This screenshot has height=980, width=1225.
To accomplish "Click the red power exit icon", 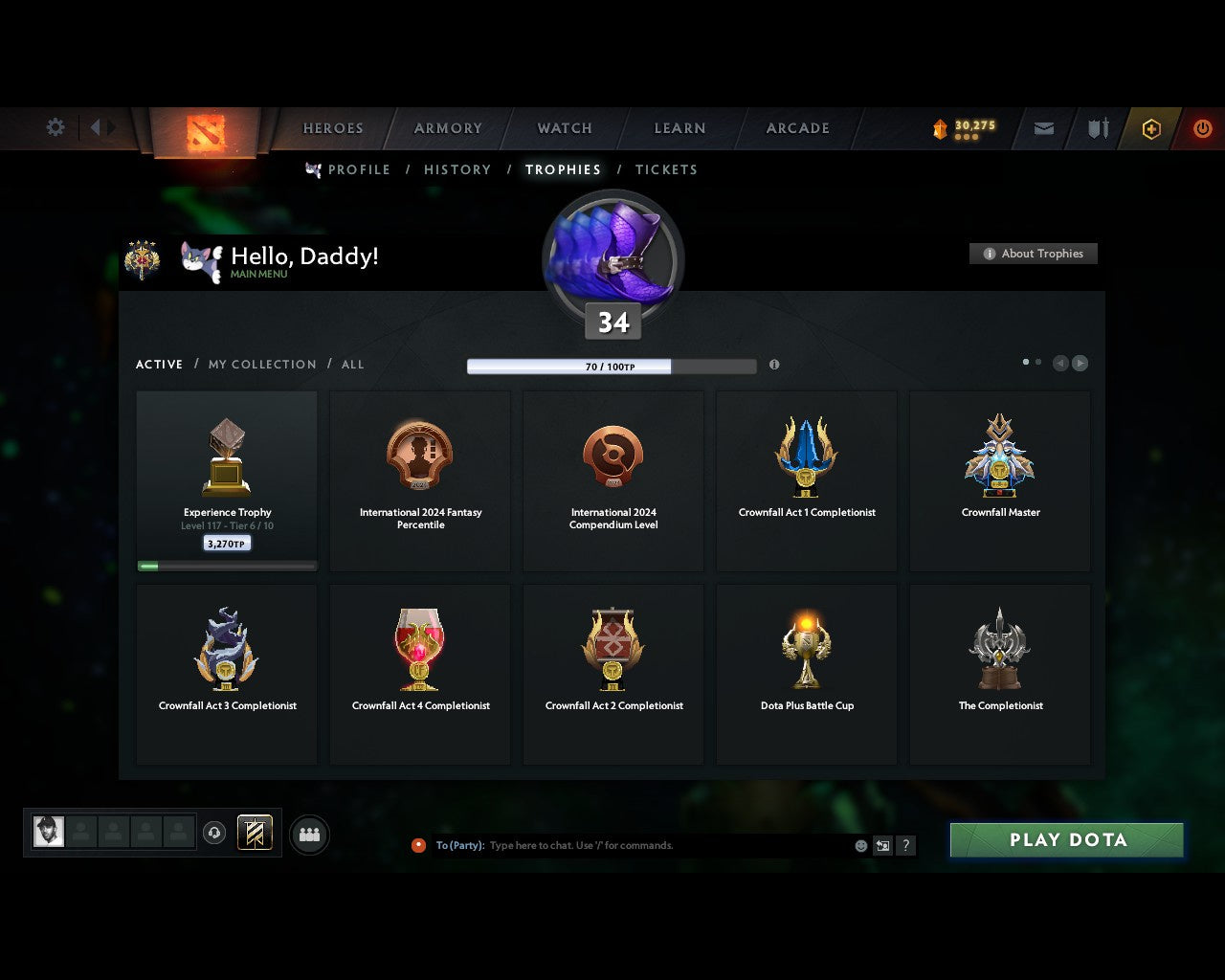I will click(x=1202, y=128).
